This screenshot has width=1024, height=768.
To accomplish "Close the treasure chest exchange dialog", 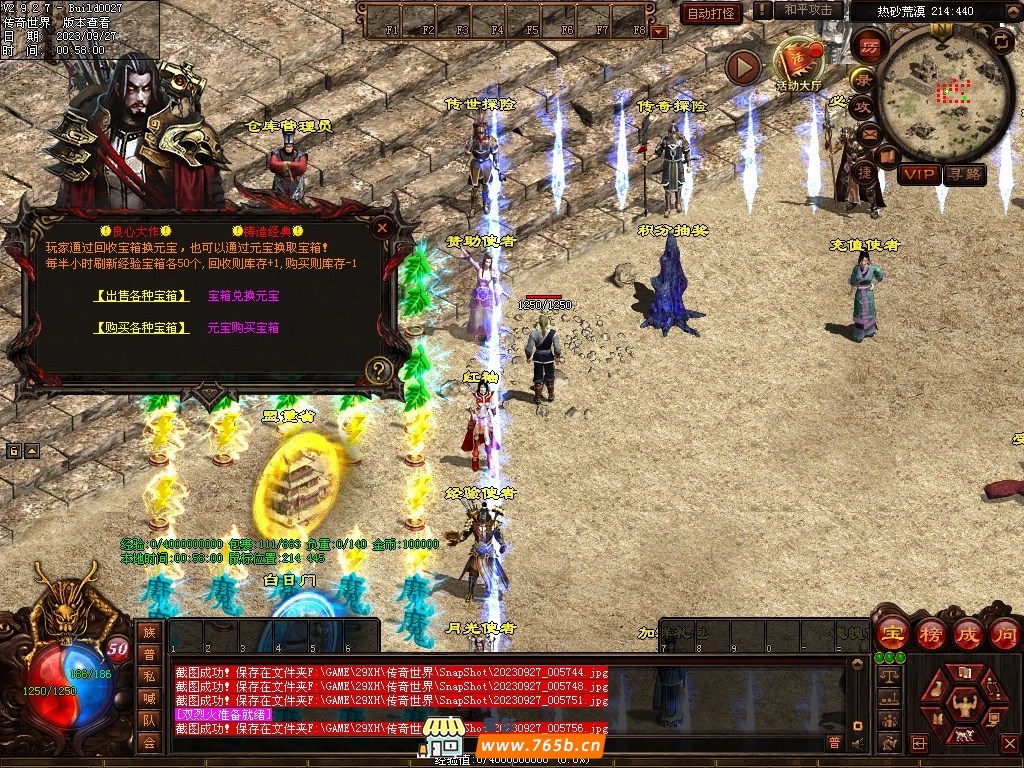I will 381,227.
